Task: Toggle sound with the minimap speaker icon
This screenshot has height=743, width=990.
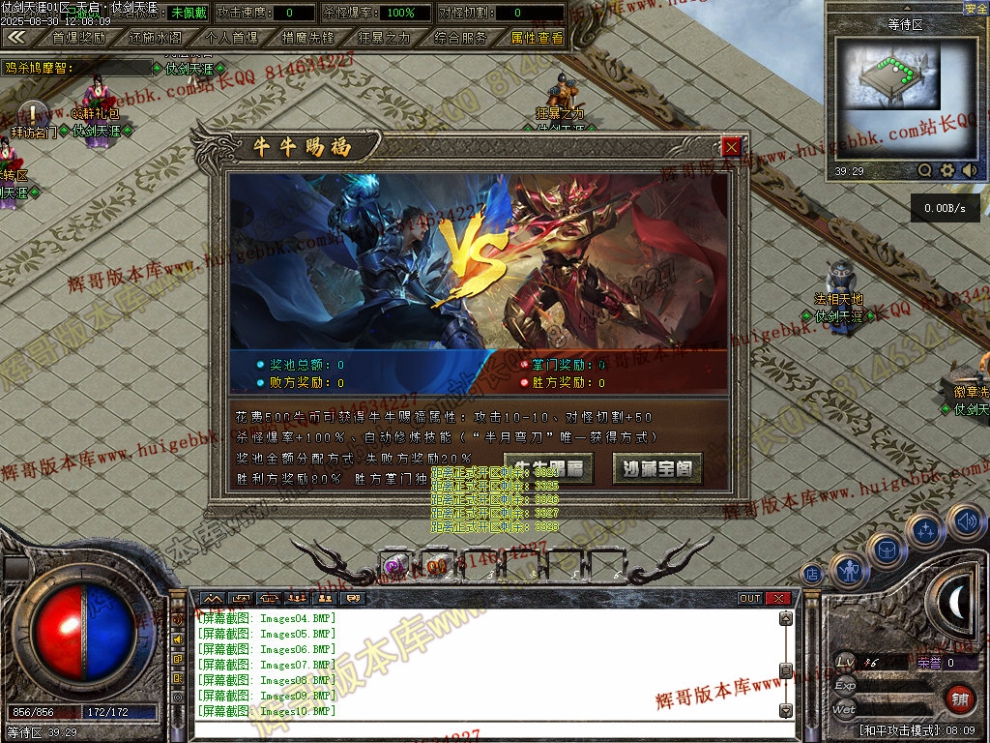Action: pyautogui.click(x=969, y=171)
